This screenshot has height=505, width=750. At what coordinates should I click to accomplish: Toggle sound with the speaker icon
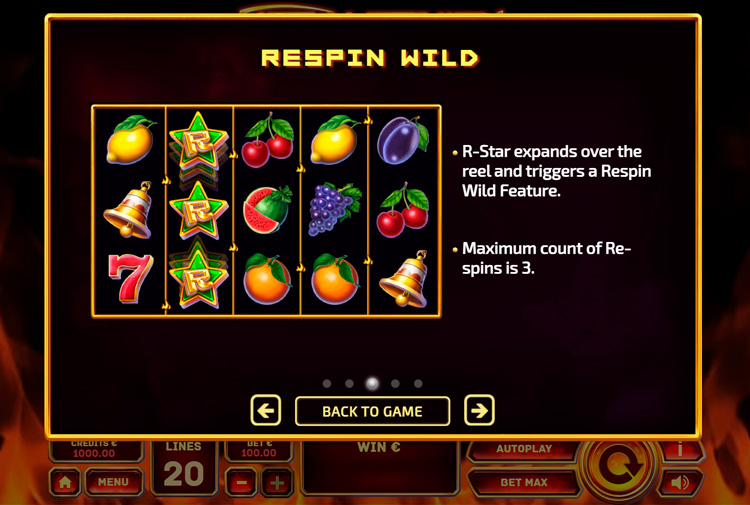tap(681, 483)
